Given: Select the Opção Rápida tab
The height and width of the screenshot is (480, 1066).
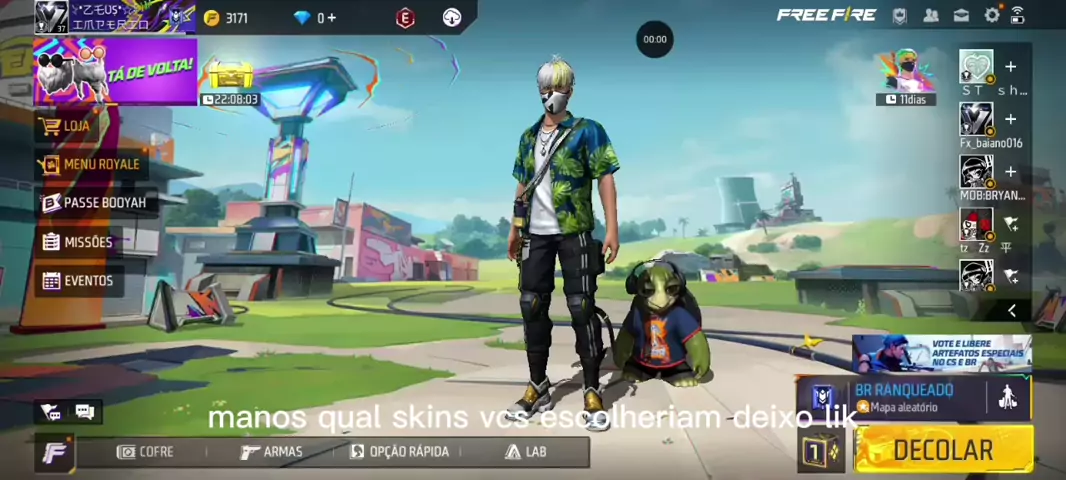Looking at the screenshot, I should tap(399, 452).
